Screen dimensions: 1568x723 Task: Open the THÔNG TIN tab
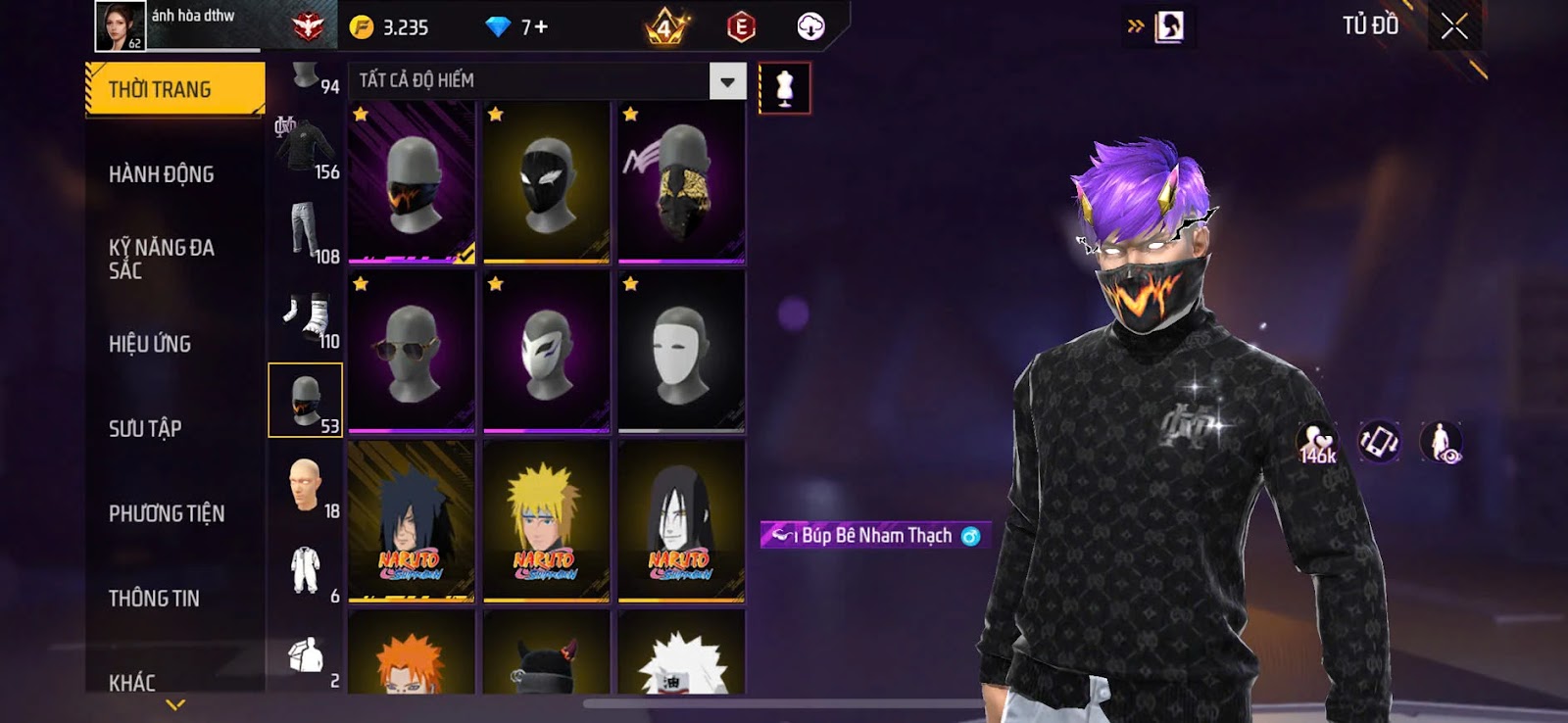[154, 598]
